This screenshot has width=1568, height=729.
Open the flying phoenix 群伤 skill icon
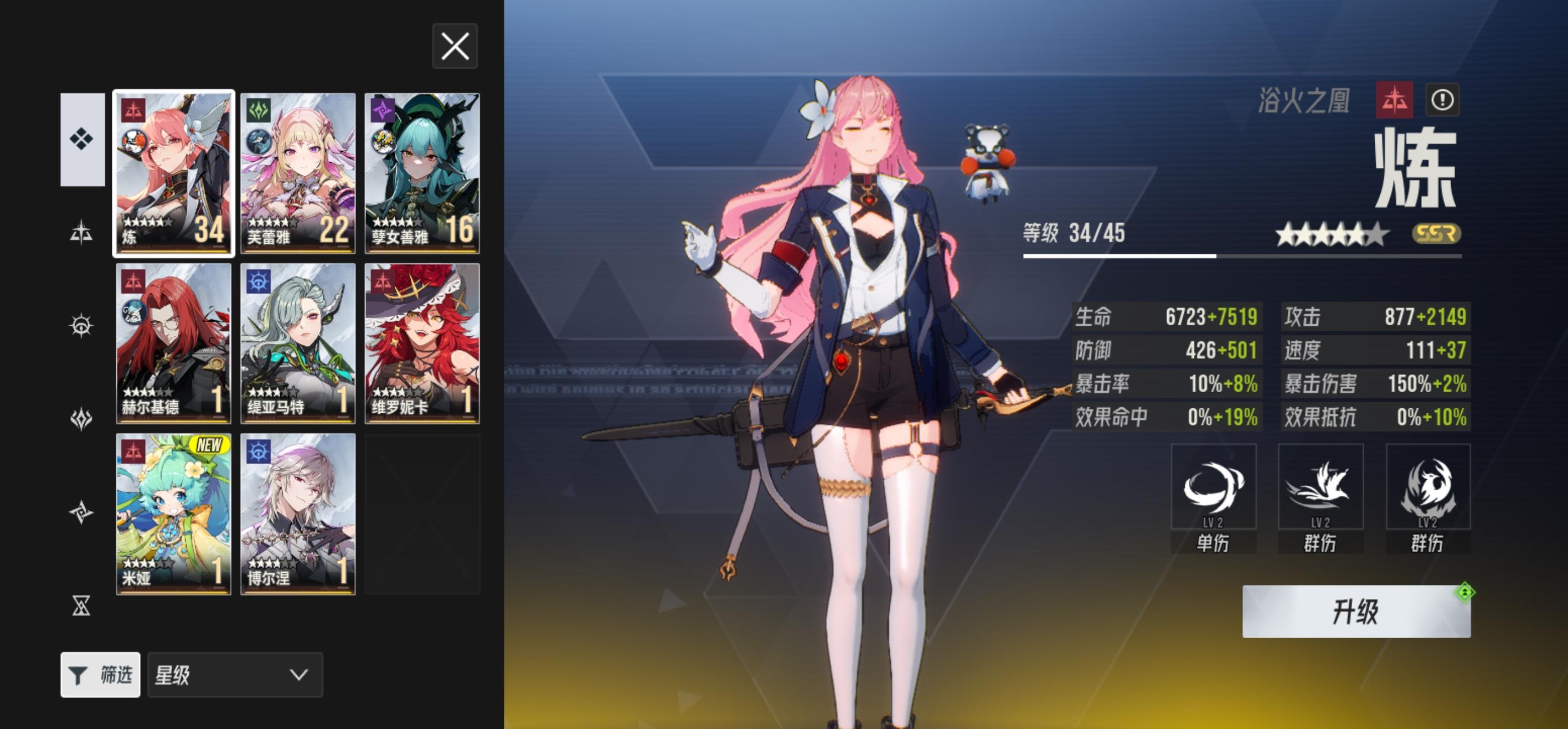[1321, 487]
